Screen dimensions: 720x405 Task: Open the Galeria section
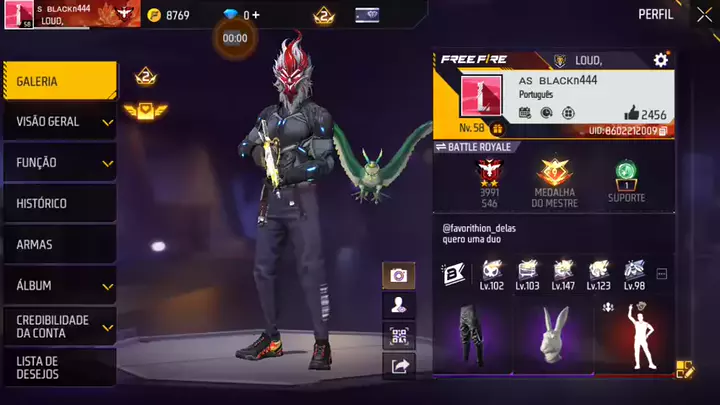(x=58, y=81)
